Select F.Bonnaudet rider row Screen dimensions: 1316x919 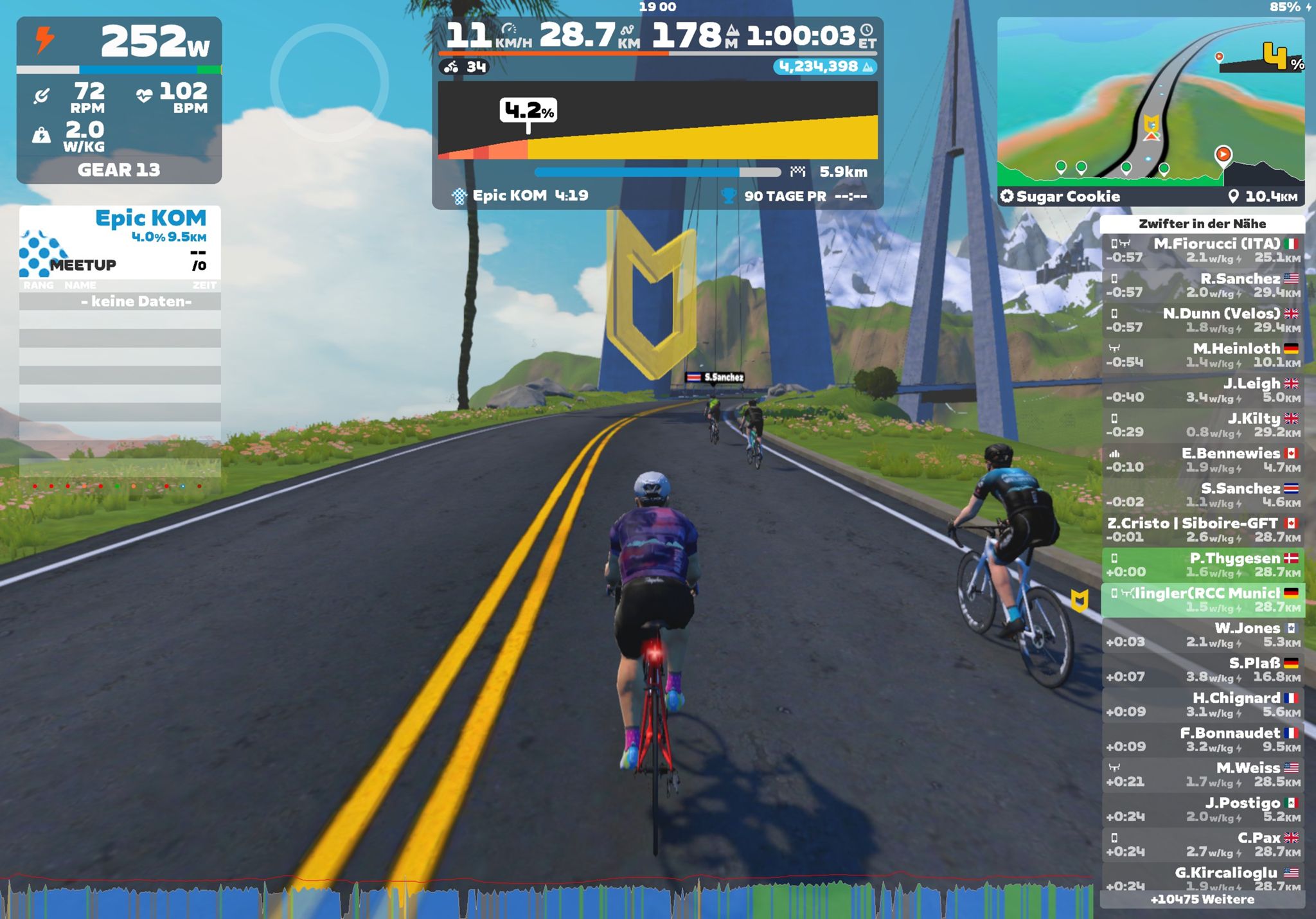pyautogui.click(x=1202, y=739)
